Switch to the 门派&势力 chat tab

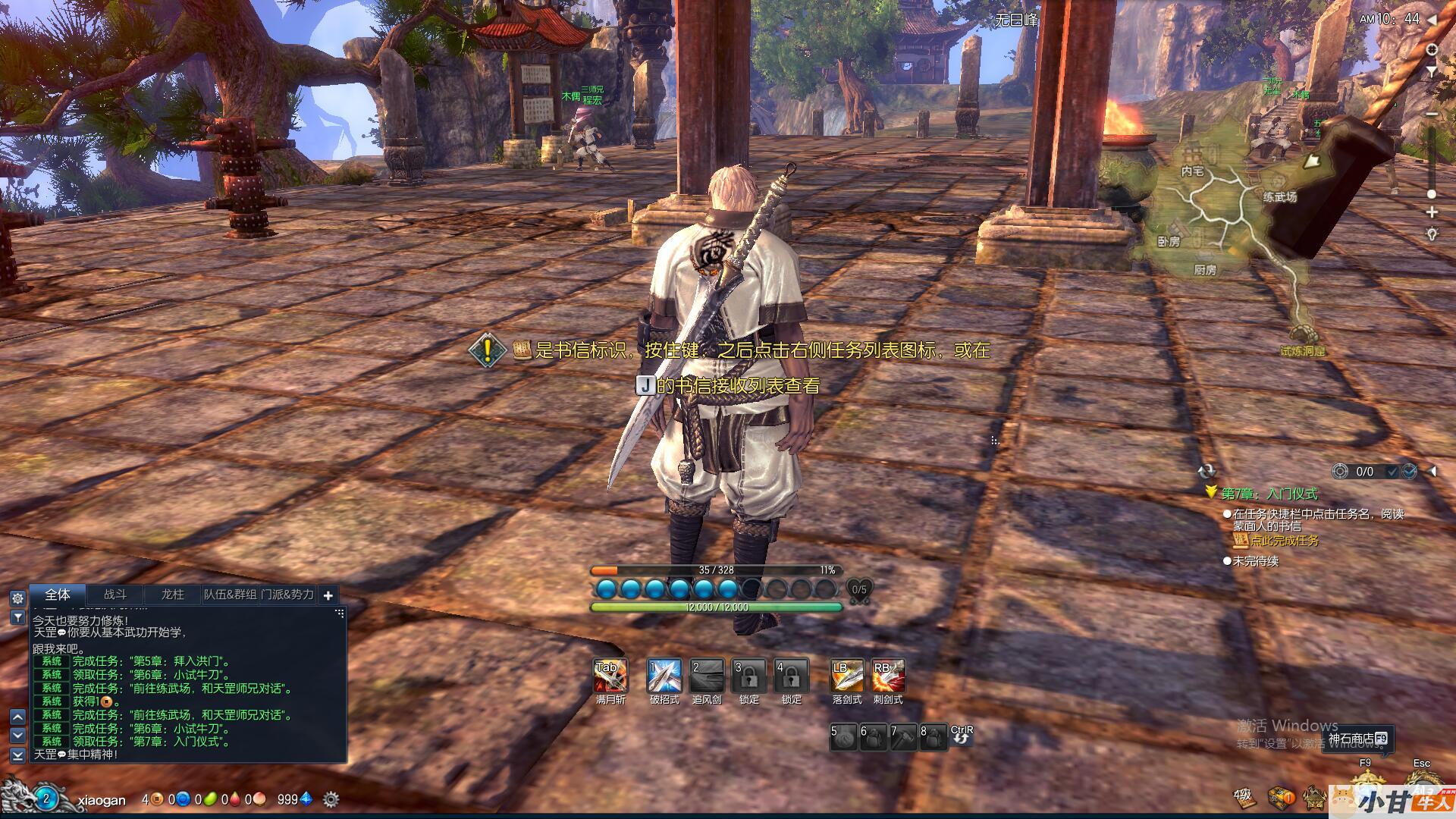(287, 595)
